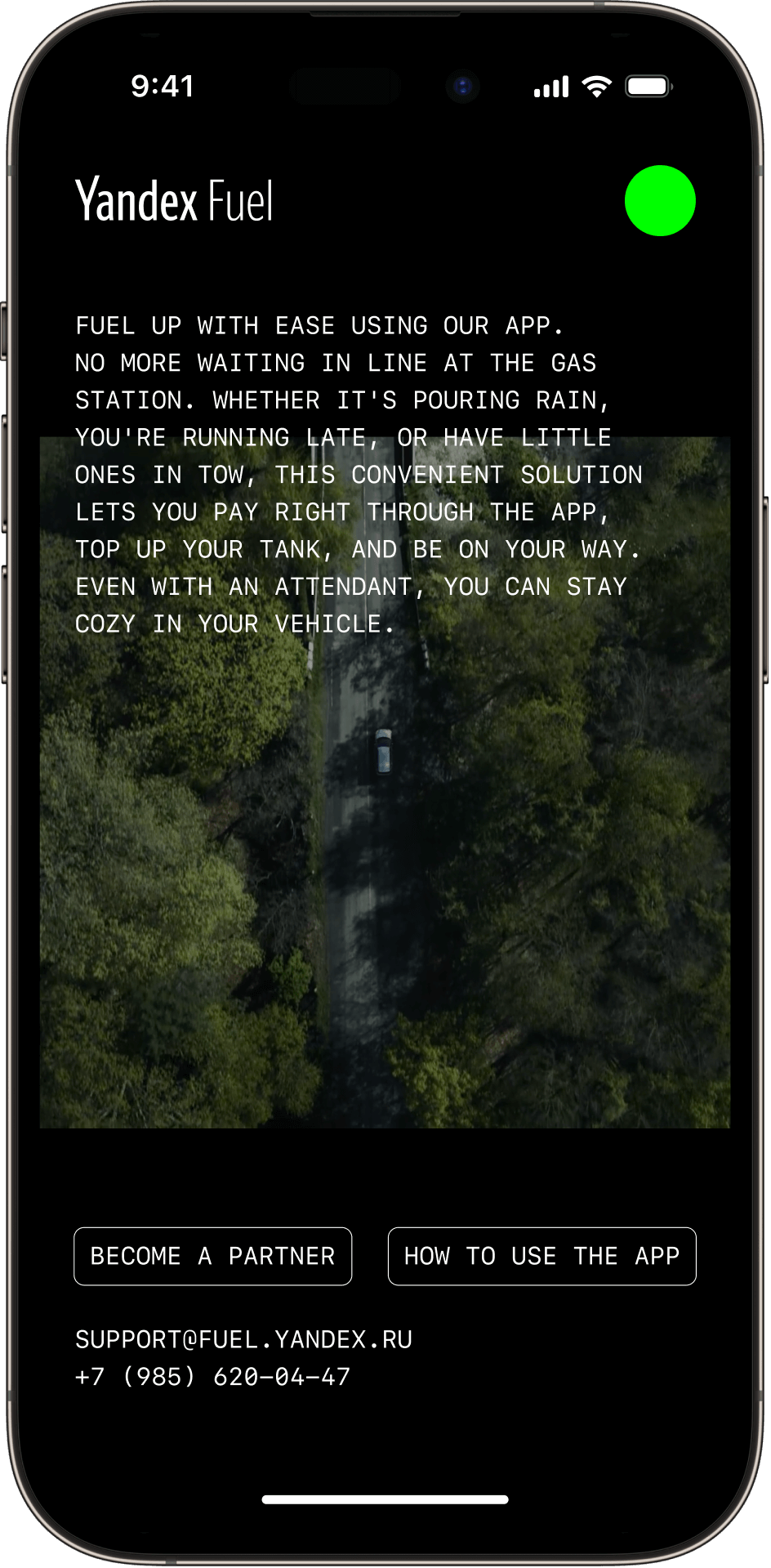
Task: Tap the Become a Partner button
Action: [x=212, y=1256]
